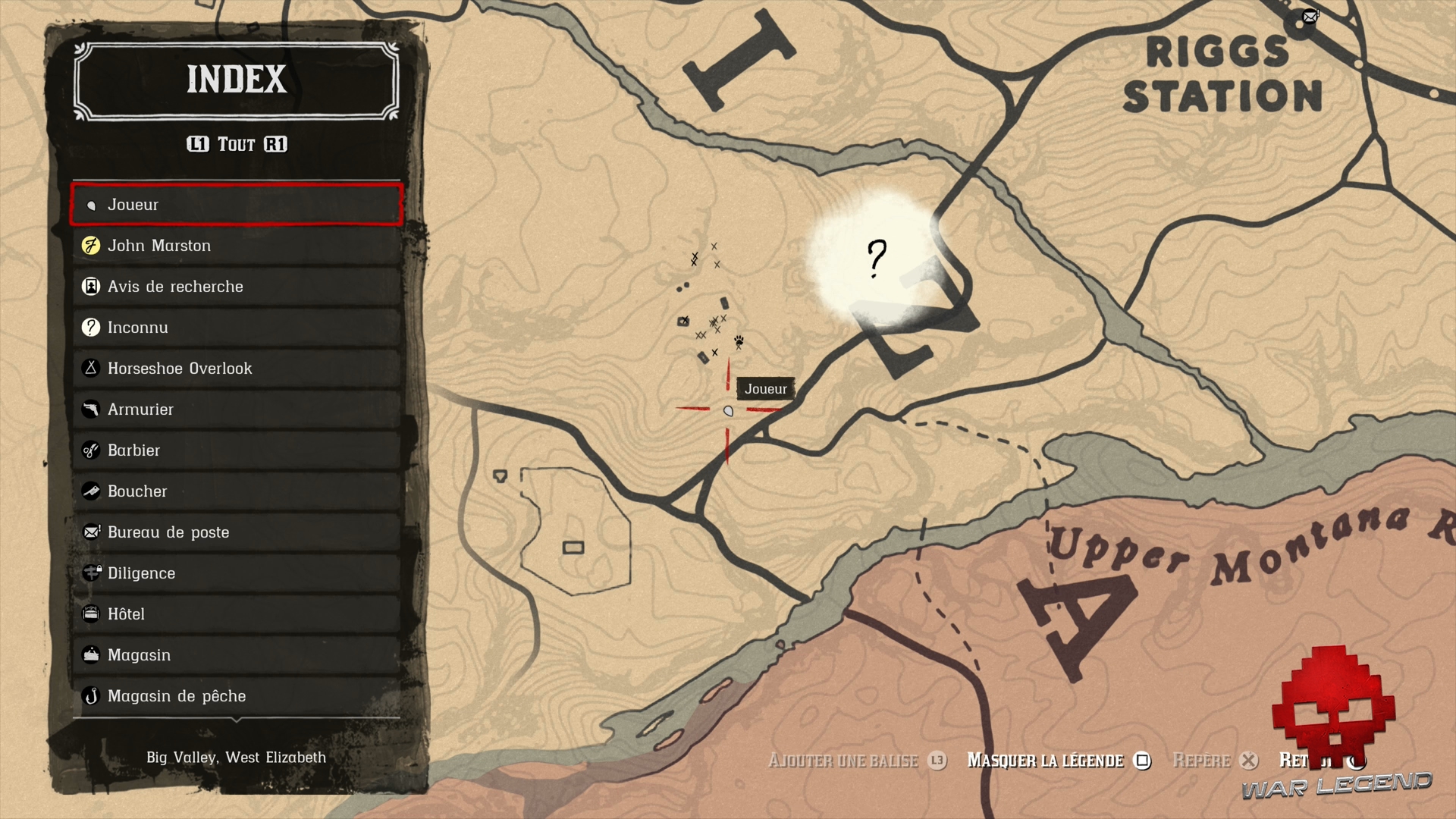Screen dimensions: 1456x819
Task: Select the Joueur index entry icon
Action: 91,204
